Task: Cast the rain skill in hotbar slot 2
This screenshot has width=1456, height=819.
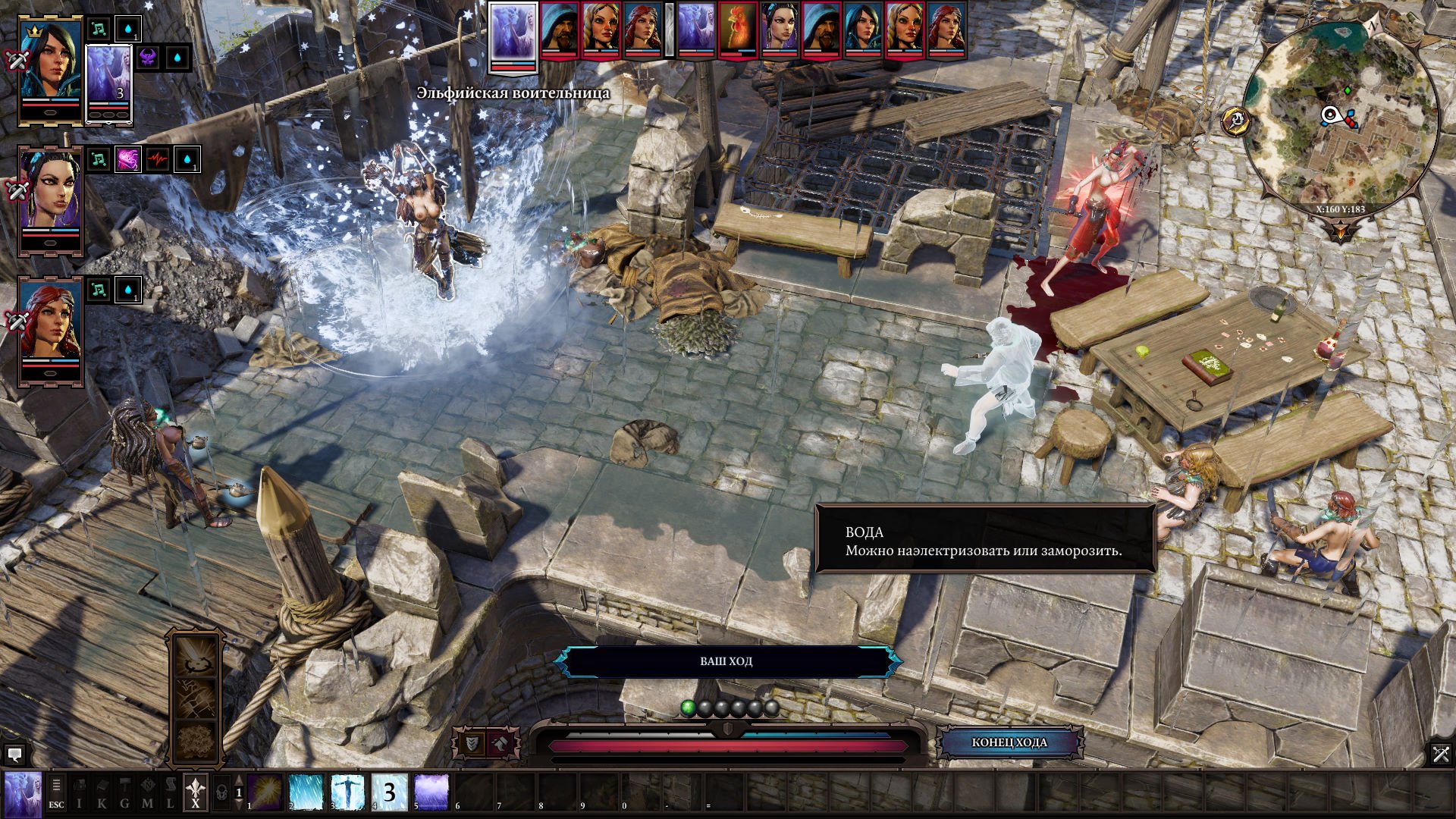Action: [306, 792]
